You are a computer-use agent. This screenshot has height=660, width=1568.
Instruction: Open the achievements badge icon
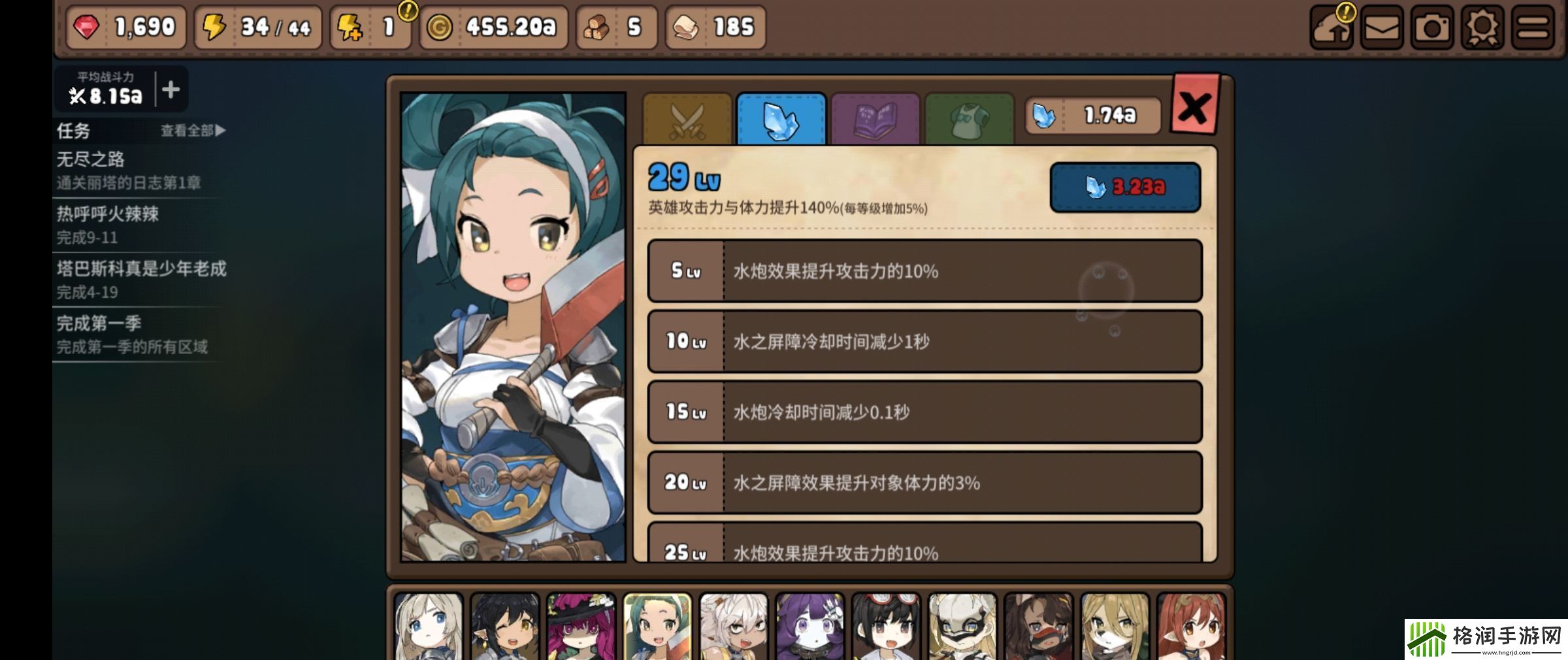(1482, 27)
